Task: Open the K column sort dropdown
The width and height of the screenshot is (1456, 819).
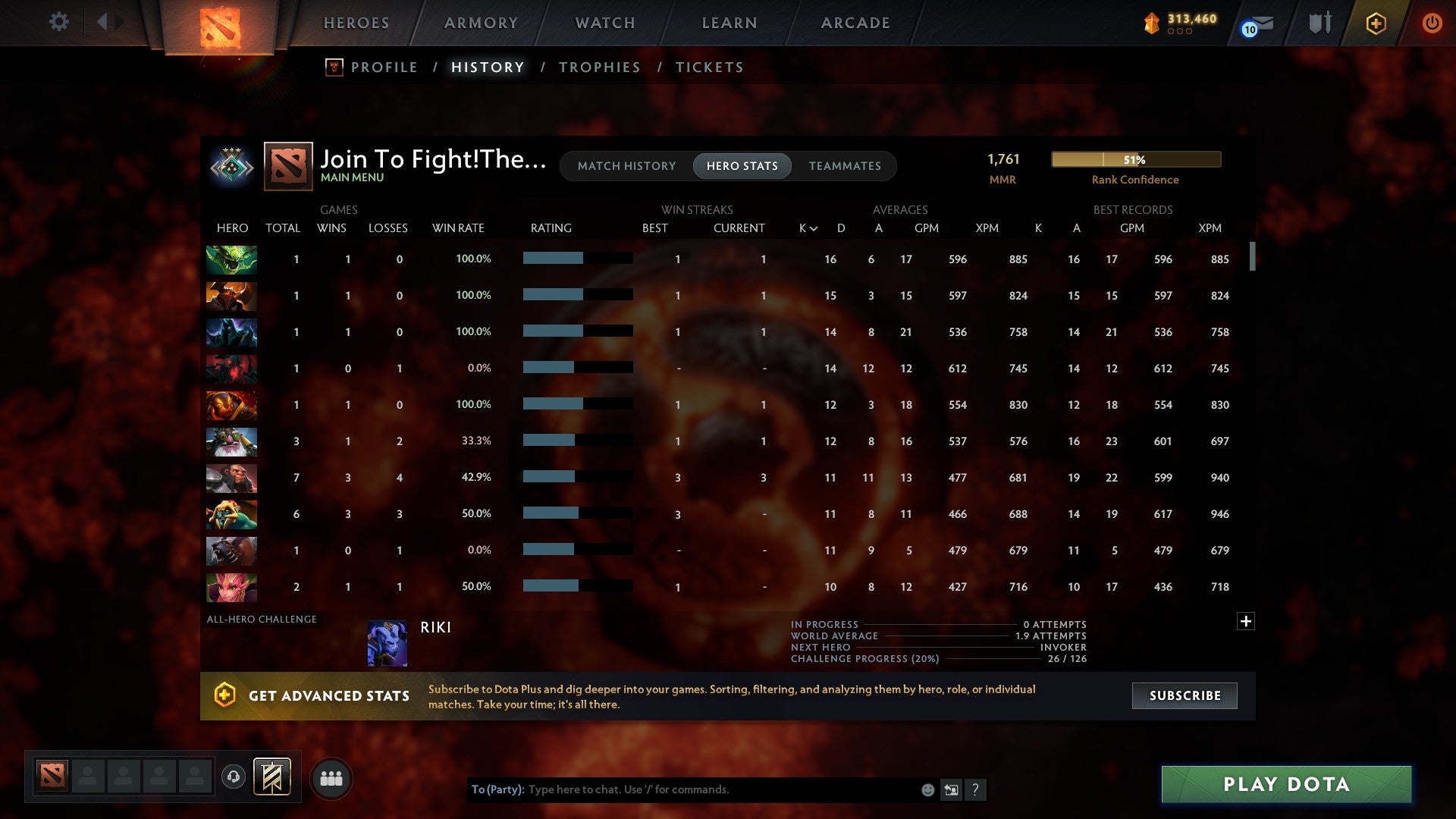Action: [x=806, y=227]
